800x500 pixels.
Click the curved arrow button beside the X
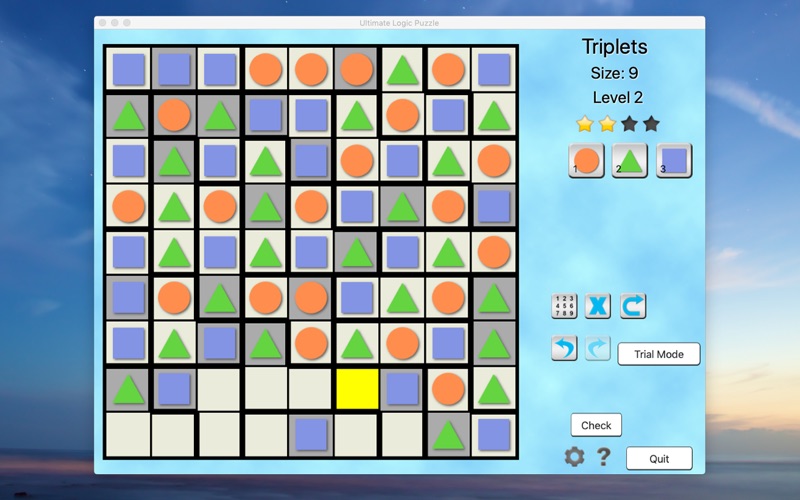click(632, 306)
